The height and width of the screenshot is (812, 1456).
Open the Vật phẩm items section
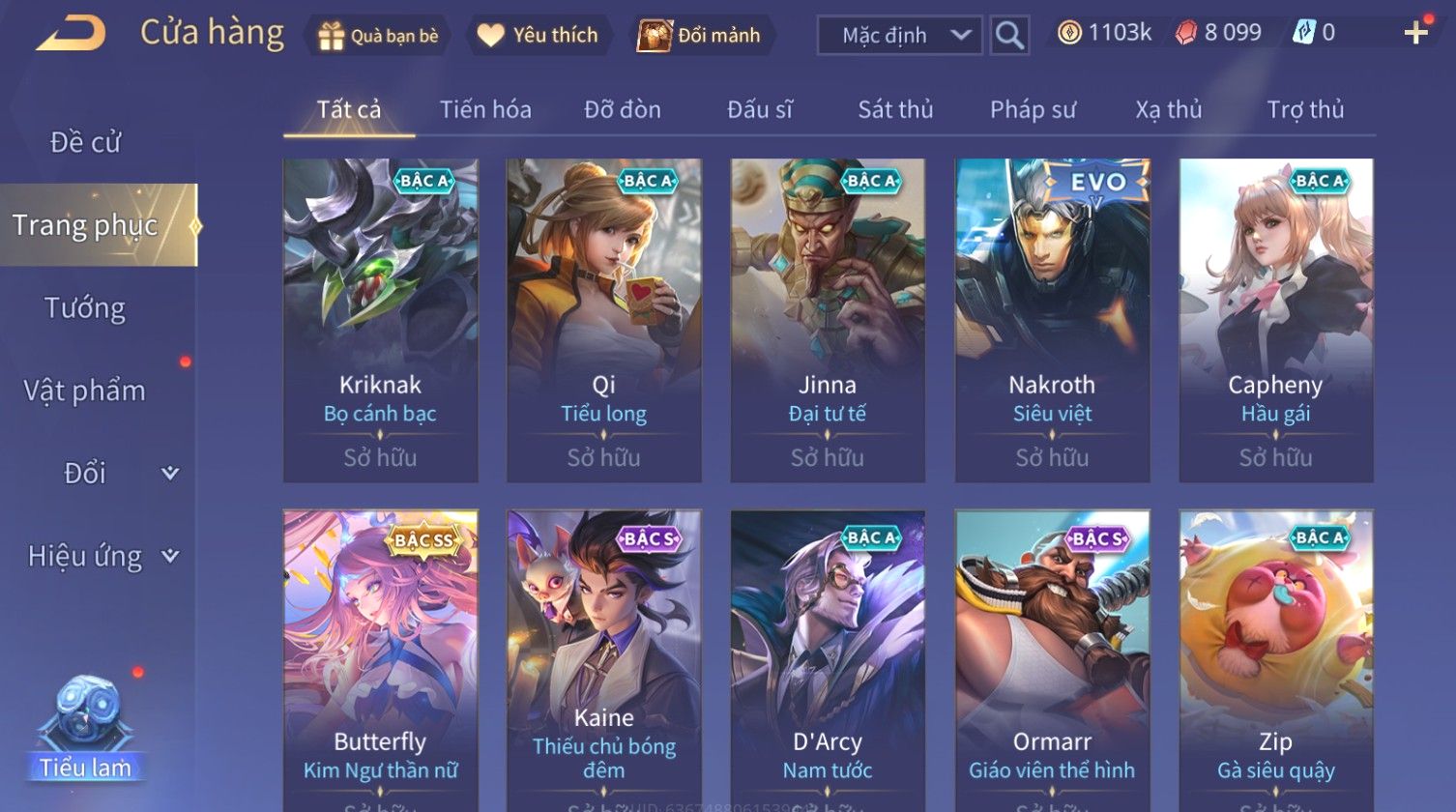tap(85, 391)
